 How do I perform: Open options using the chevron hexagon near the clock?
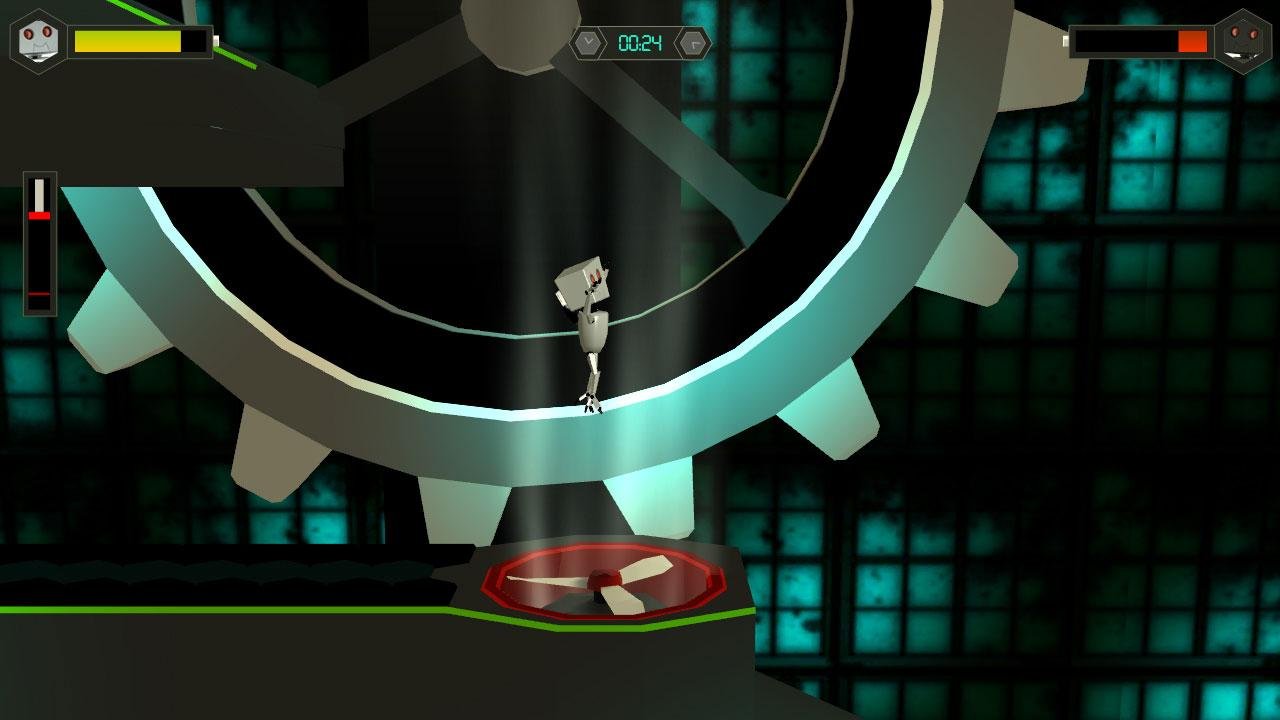point(590,42)
